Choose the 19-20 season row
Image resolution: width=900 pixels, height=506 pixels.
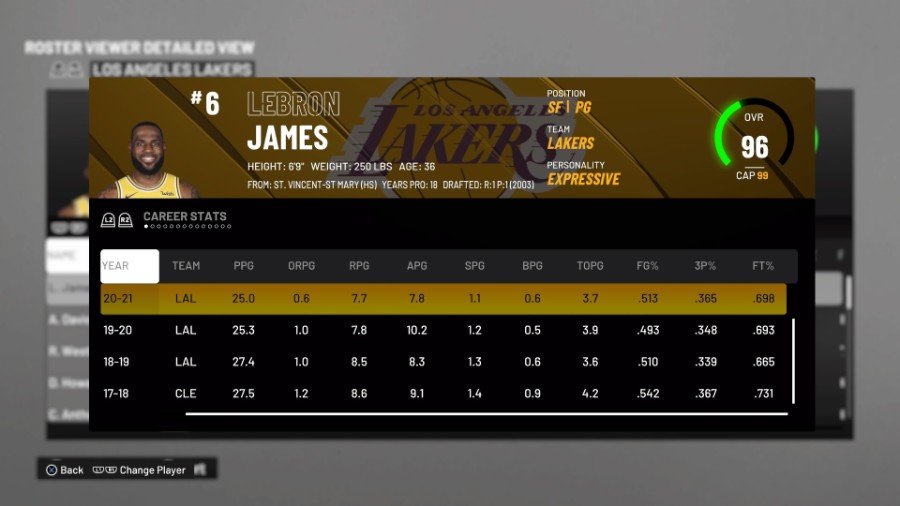[x=443, y=330]
